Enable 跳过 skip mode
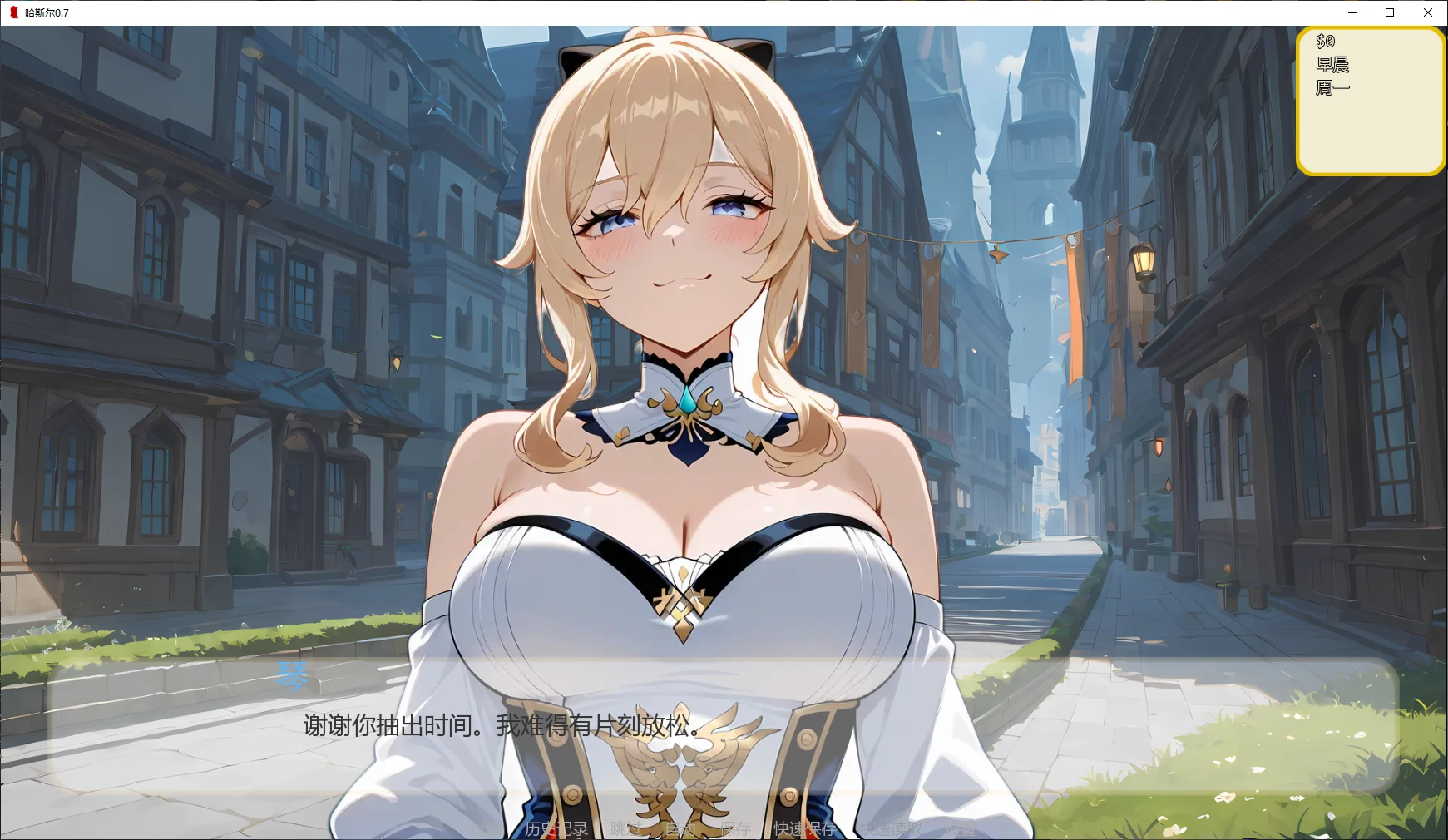The height and width of the screenshot is (840, 1448). 624,829
